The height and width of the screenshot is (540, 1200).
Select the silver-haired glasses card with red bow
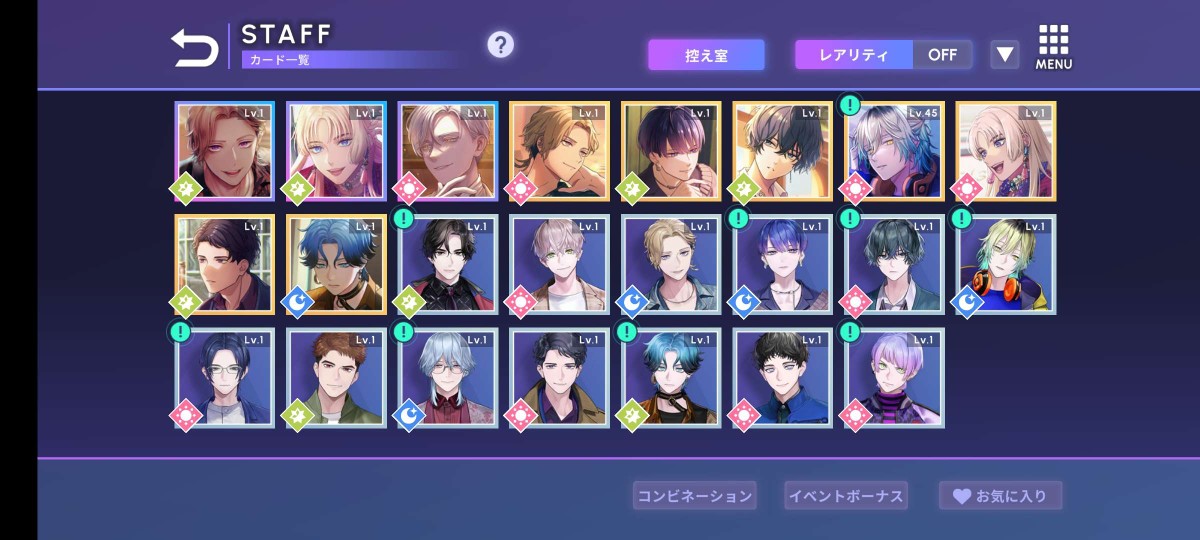pyautogui.click(x=448, y=378)
